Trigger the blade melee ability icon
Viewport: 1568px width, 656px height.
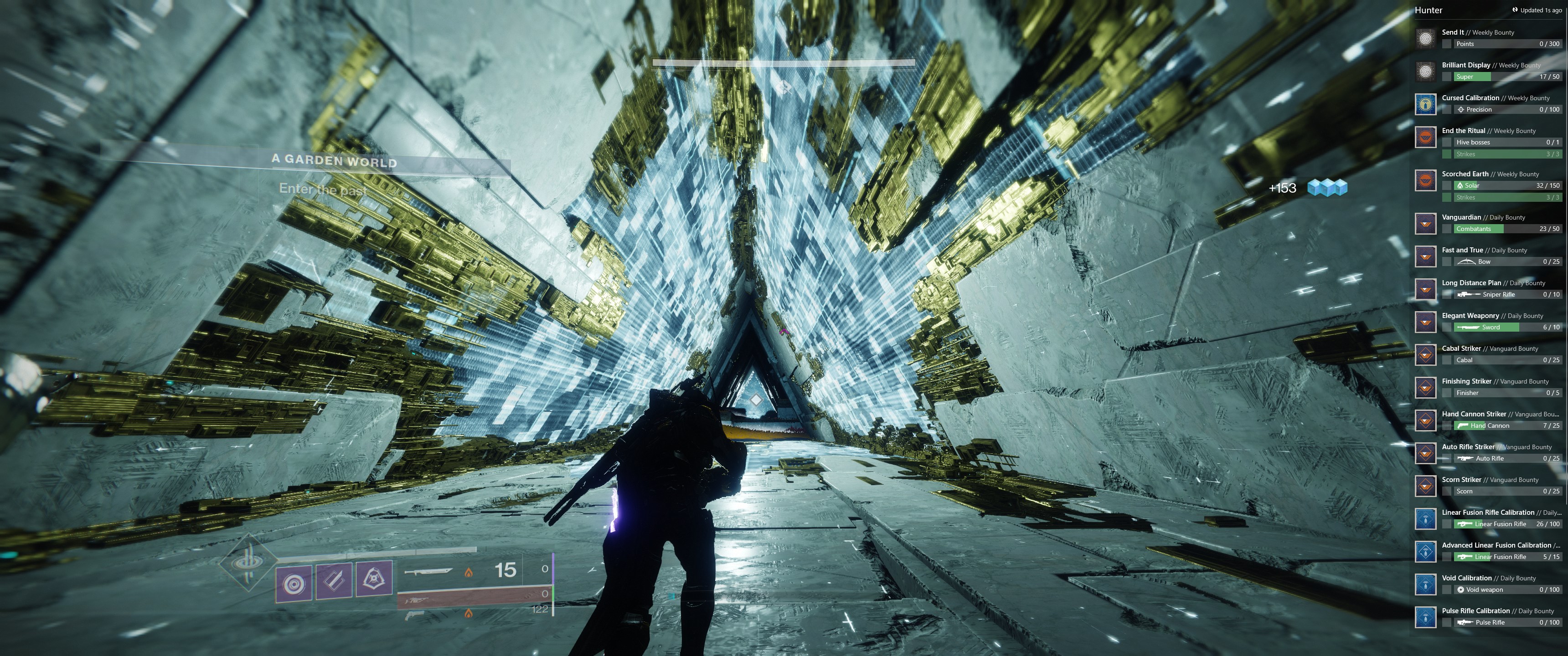(334, 581)
